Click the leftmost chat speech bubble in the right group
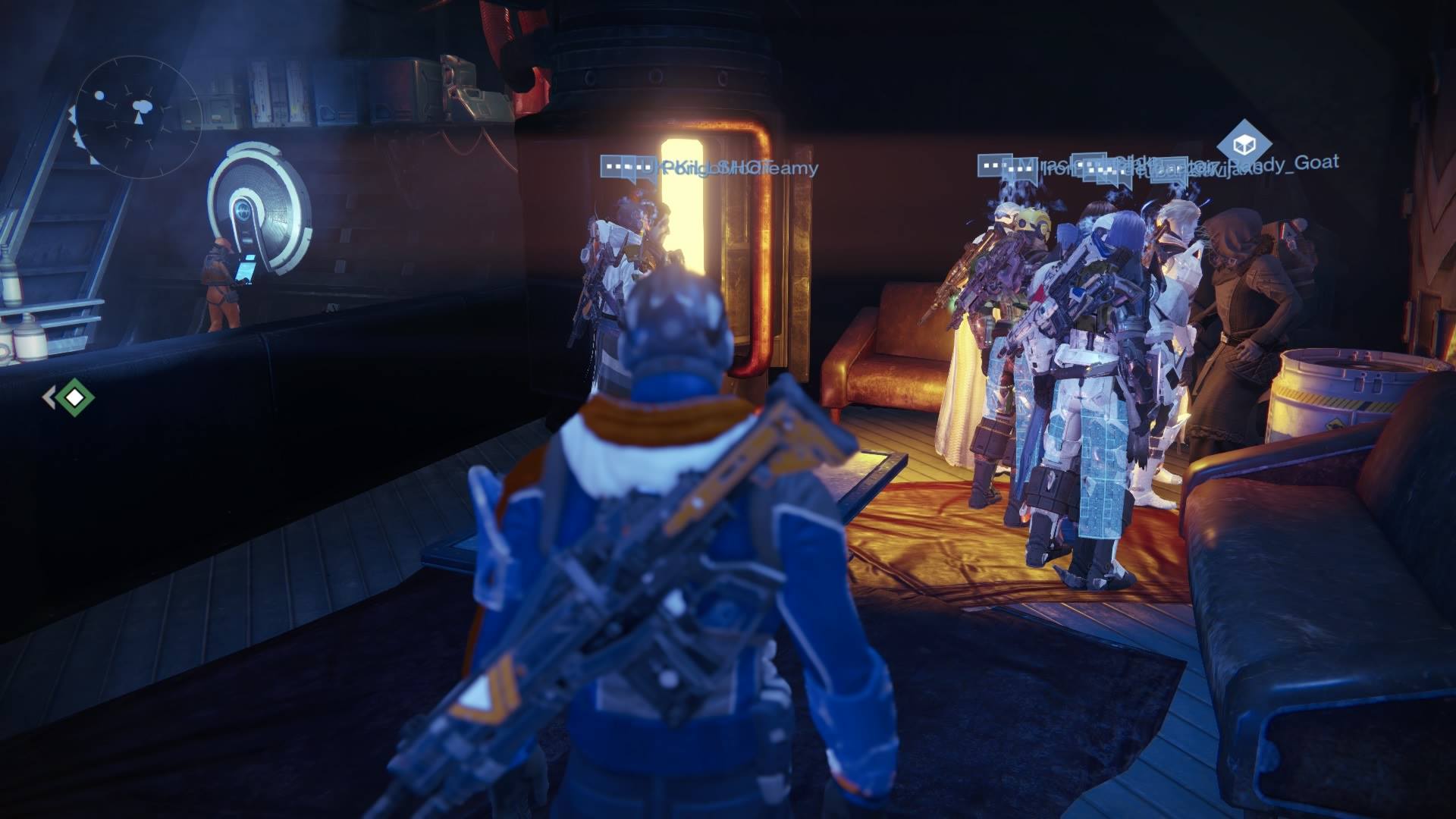The image size is (1456, 819). (x=996, y=165)
